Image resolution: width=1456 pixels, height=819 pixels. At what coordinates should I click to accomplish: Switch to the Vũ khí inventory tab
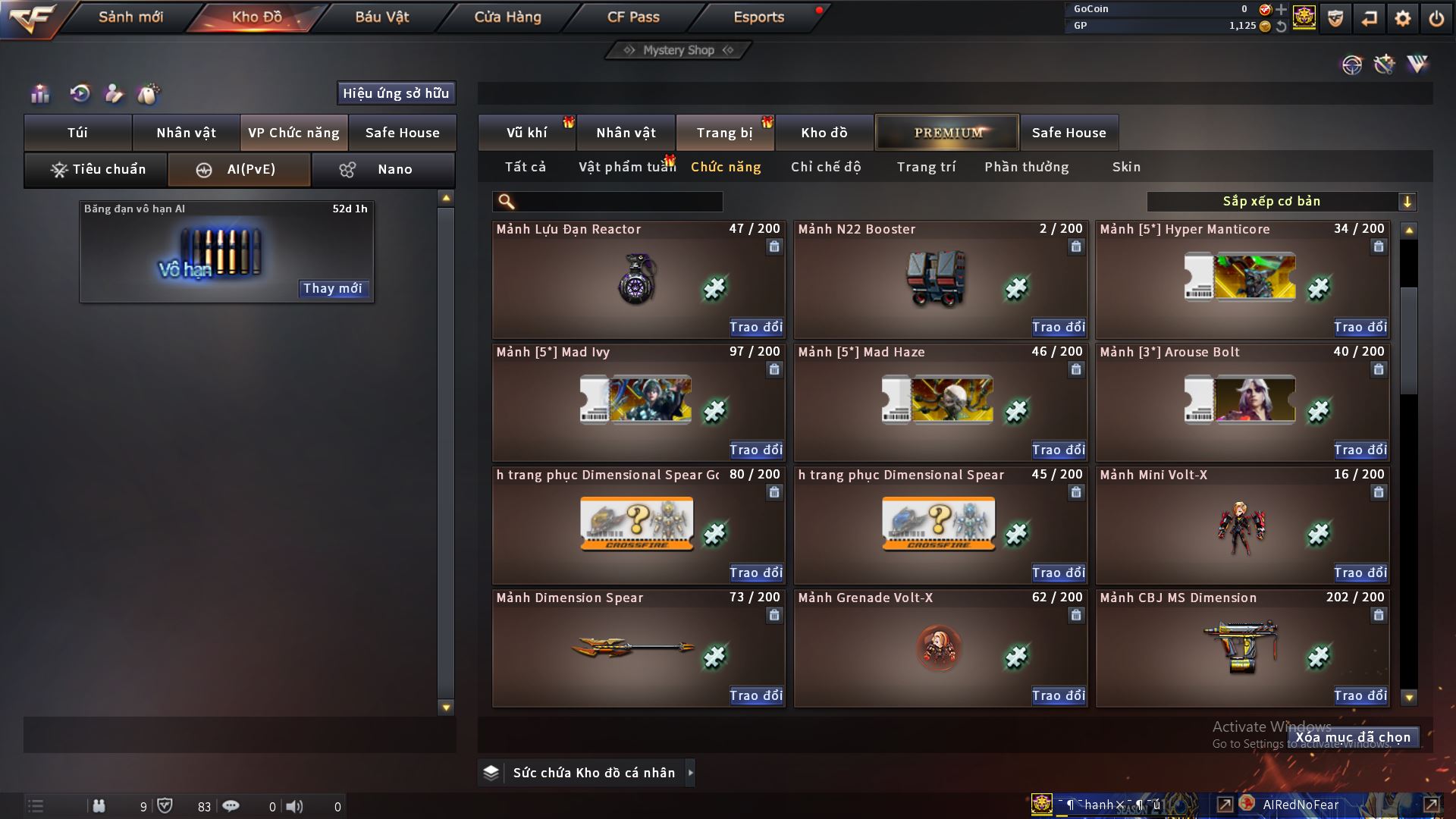526,133
